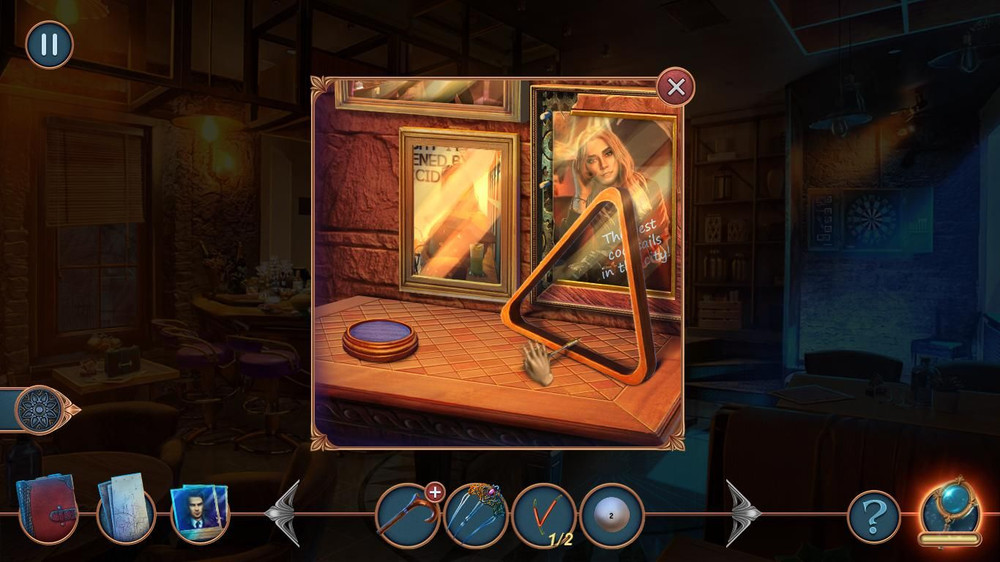Image resolution: width=1000 pixels, height=562 pixels.
Task: View the character portrait cards
Action: point(200,513)
